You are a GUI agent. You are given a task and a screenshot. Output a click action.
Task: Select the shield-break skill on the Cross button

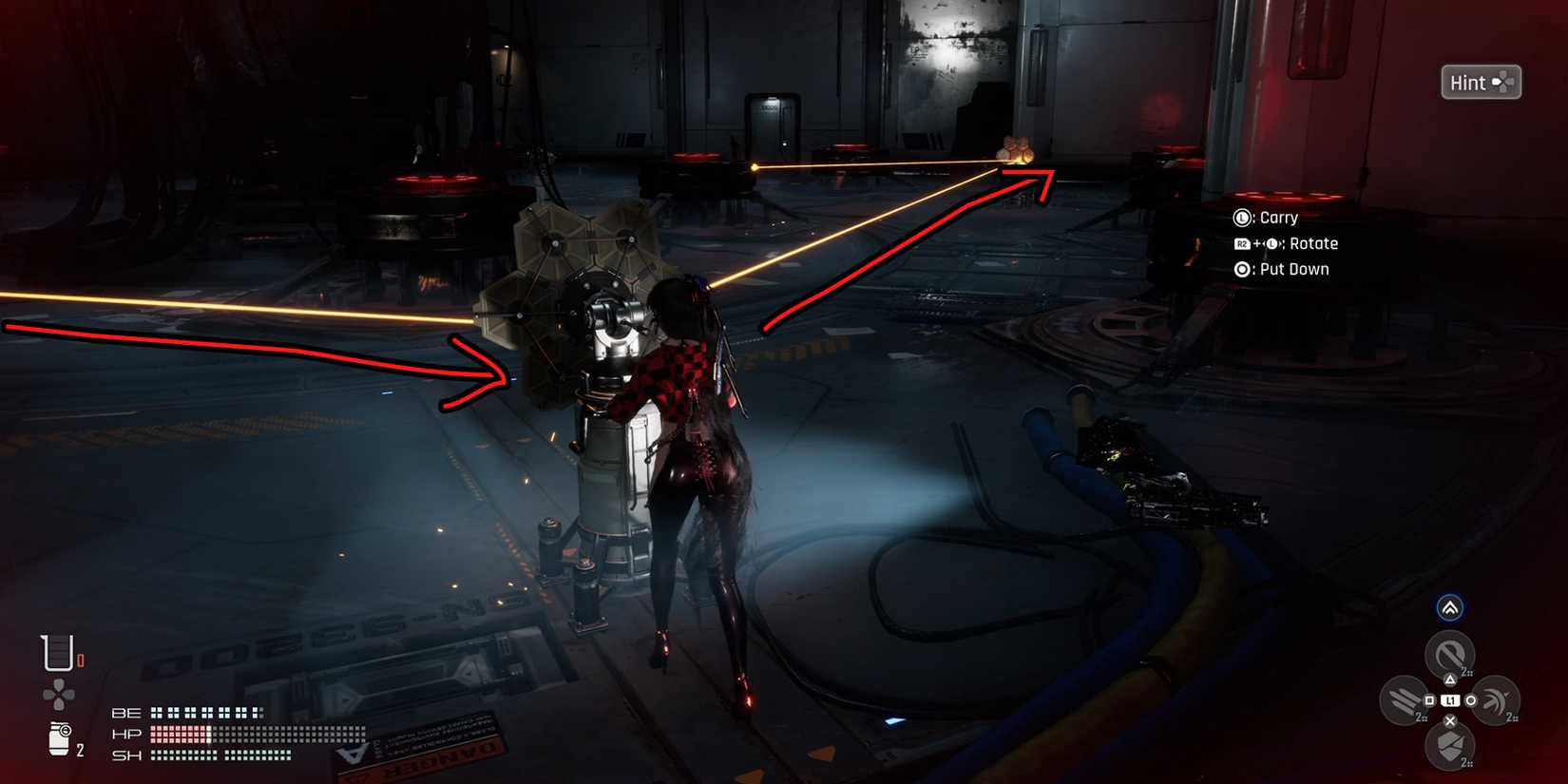click(x=1449, y=743)
